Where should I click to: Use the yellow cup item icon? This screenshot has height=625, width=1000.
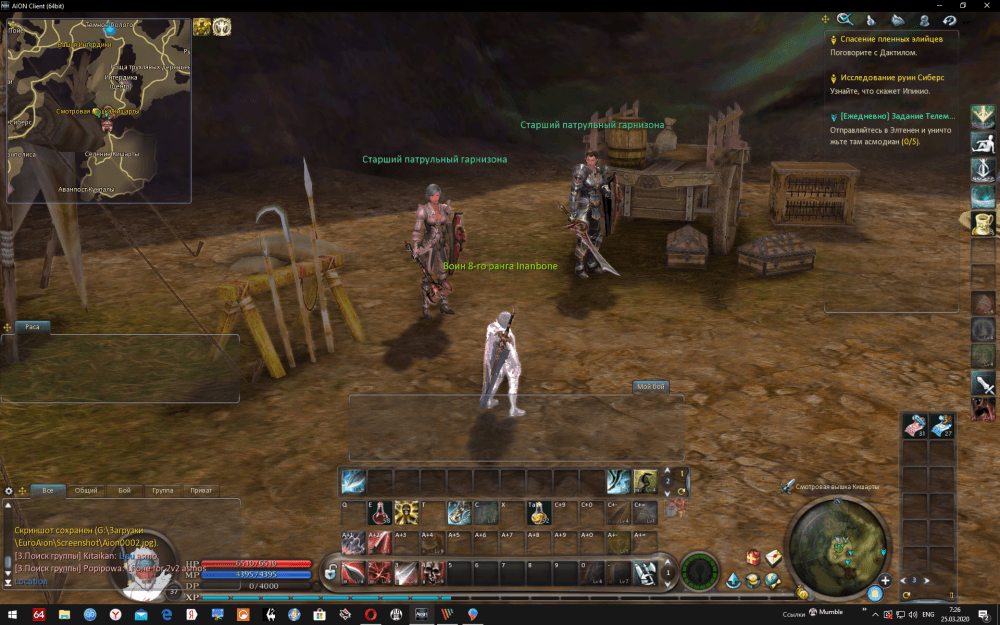pos(984,221)
